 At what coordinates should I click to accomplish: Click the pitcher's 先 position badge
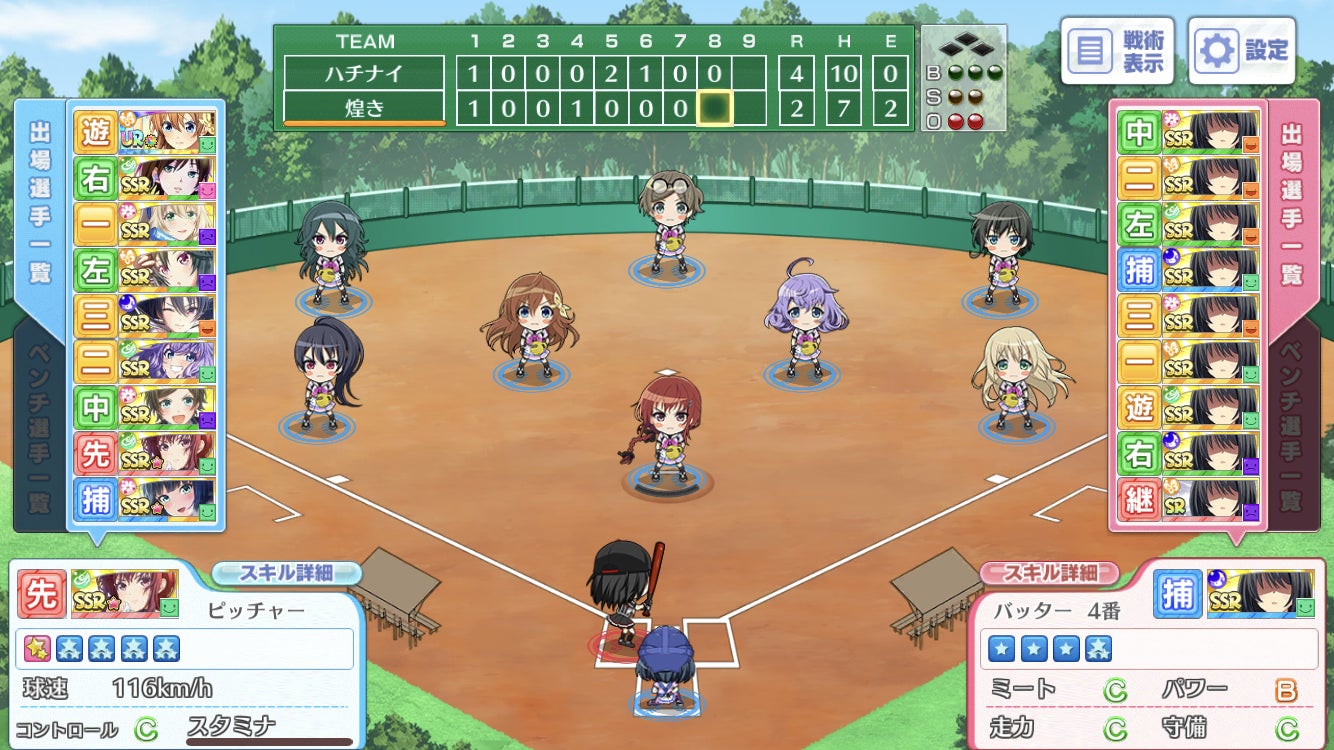point(42,594)
